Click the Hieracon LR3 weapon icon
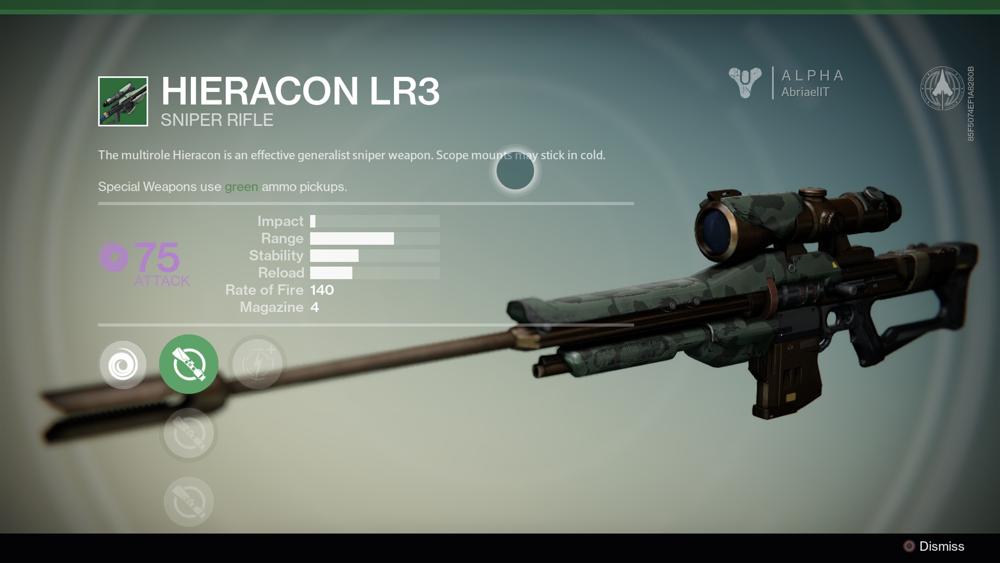Image resolution: width=1000 pixels, height=563 pixels. (123, 101)
